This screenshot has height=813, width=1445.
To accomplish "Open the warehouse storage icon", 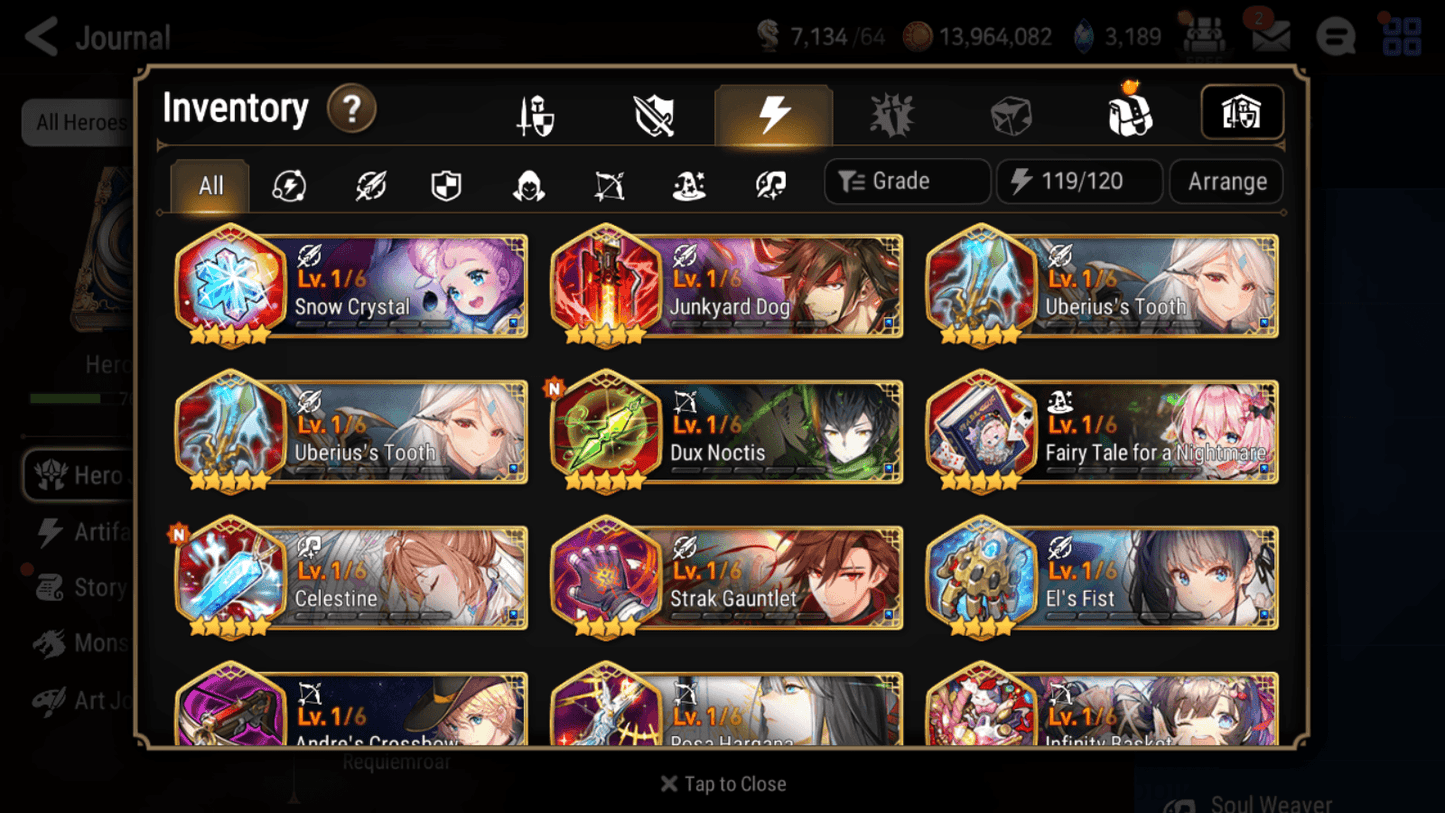I will tap(1242, 113).
